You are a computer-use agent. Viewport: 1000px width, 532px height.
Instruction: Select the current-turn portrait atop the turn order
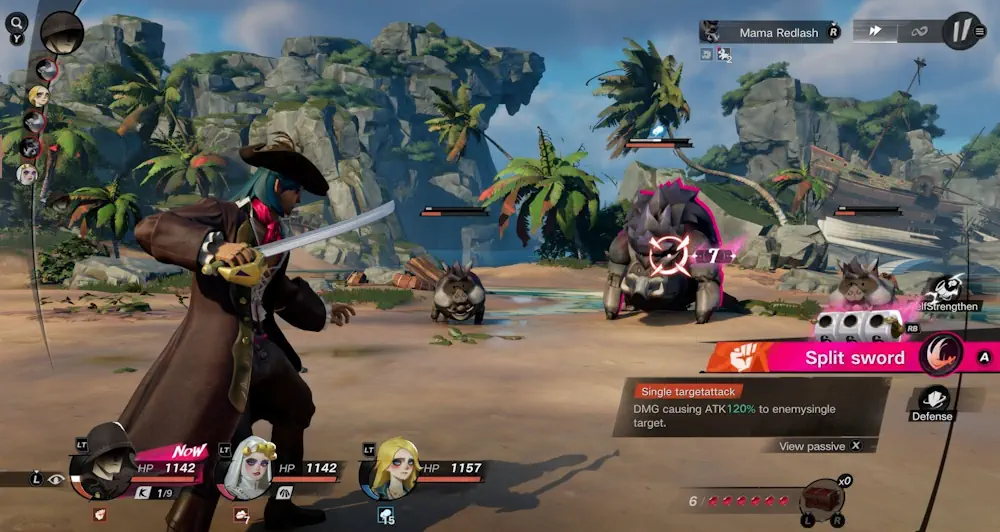(x=62, y=32)
